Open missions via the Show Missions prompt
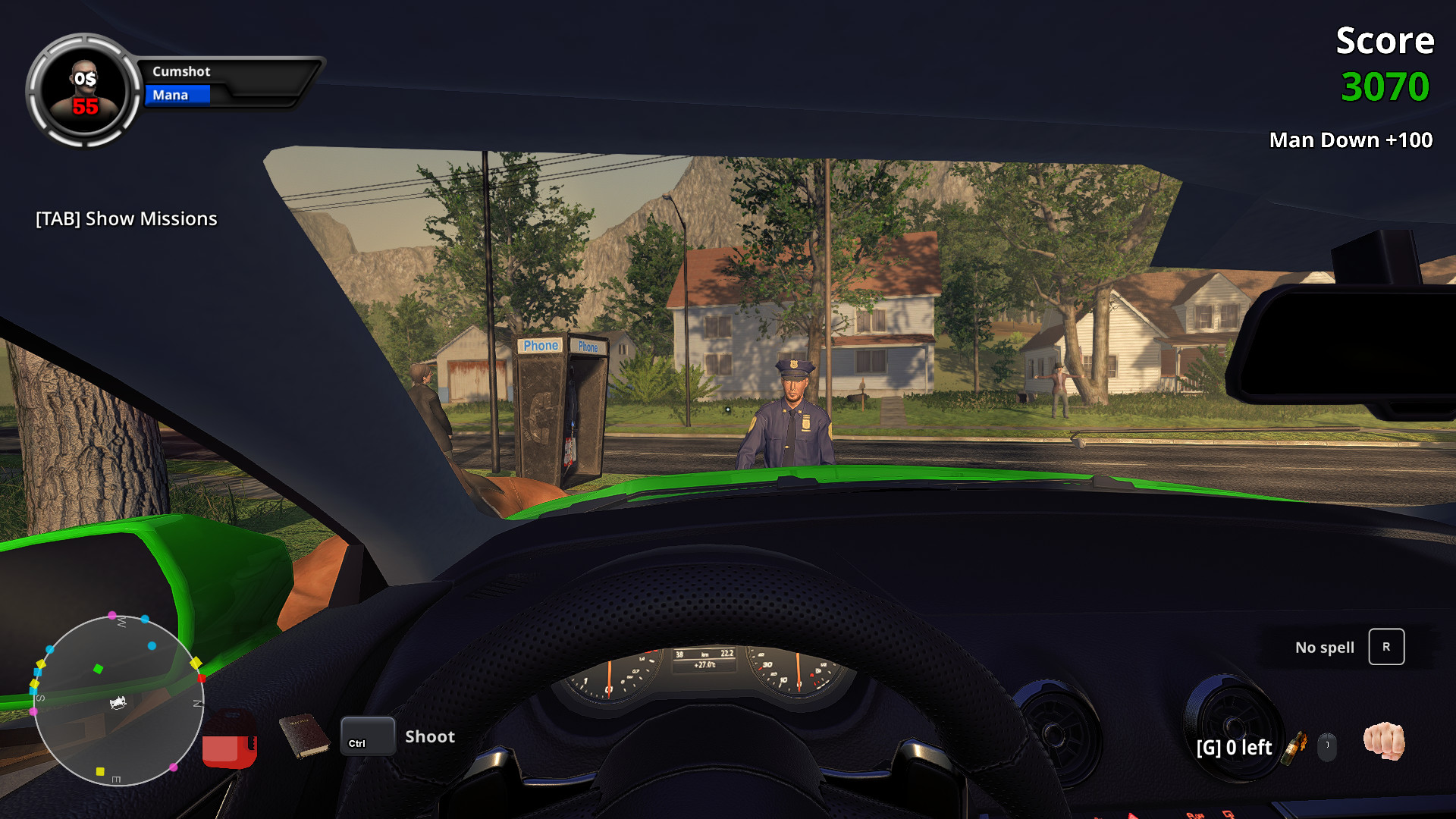1456x819 pixels. pyautogui.click(x=125, y=218)
